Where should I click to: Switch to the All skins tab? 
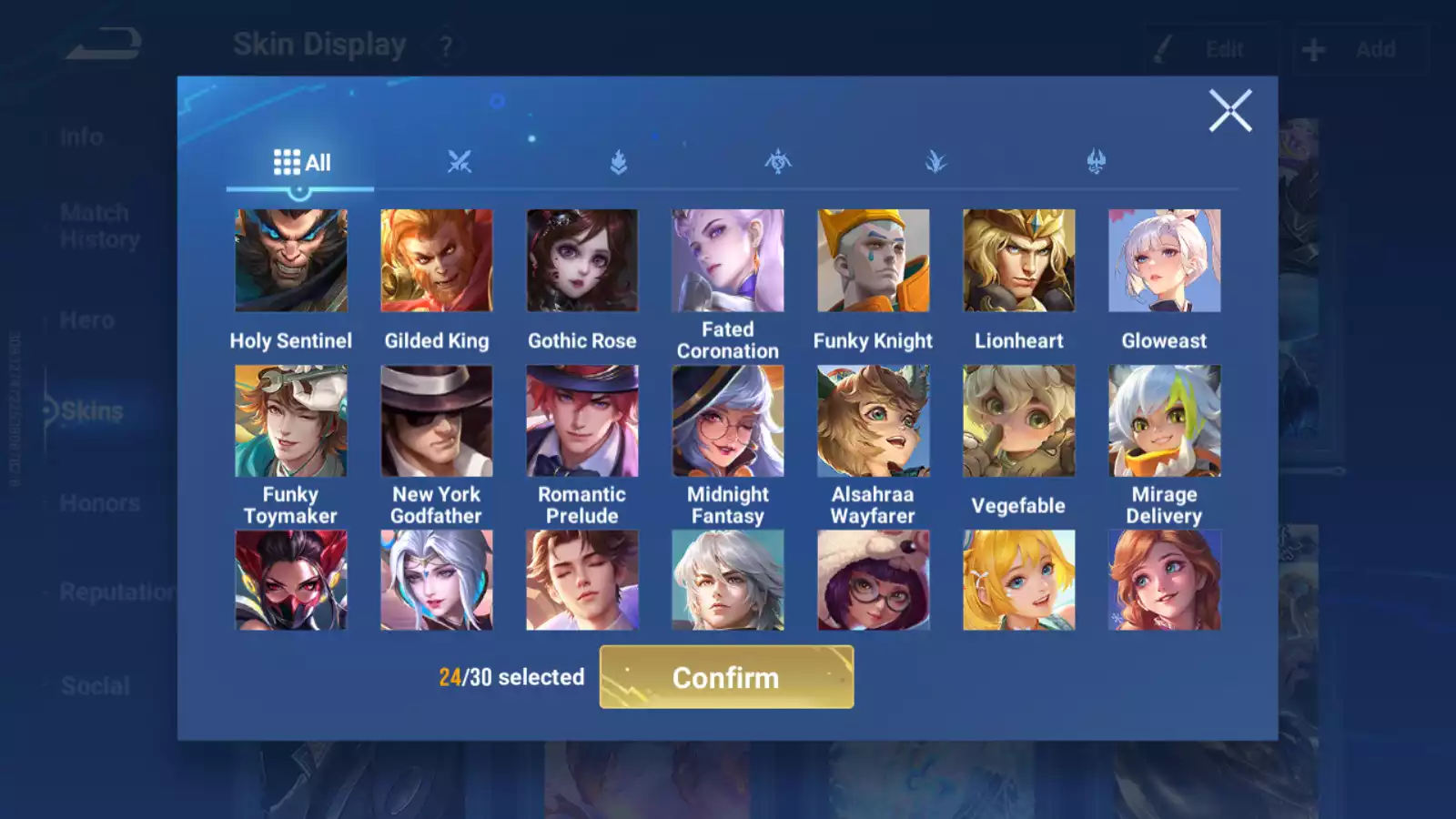(301, 163)
